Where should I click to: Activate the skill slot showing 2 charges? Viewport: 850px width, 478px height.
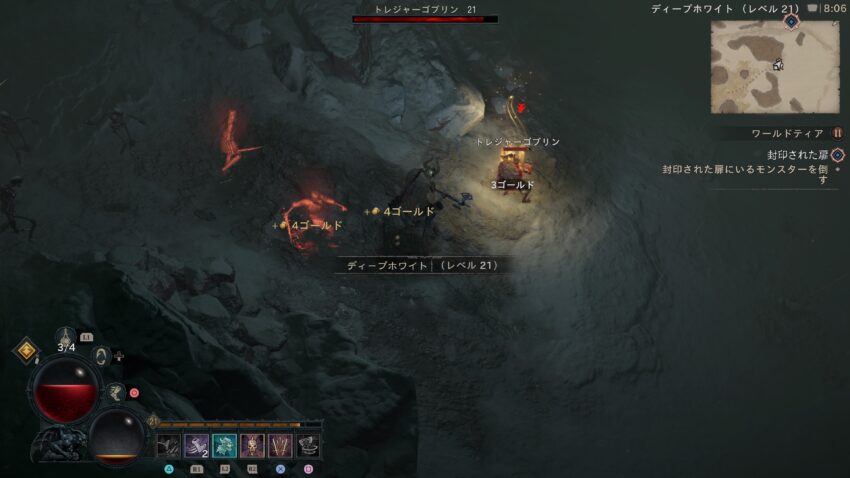click(x=196, y=446)
